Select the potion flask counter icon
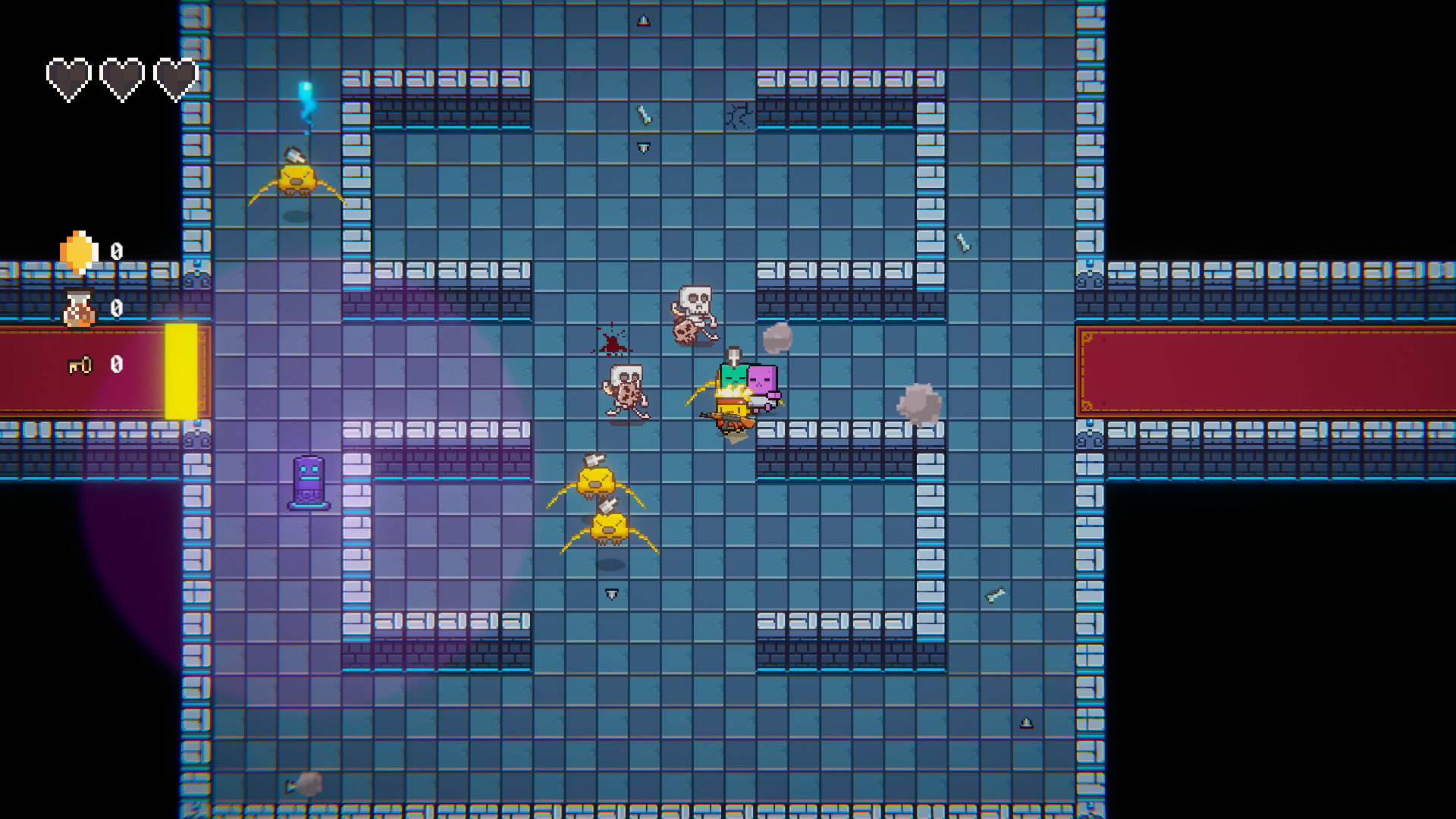Screen dimensions: 1456x819 click(x=78, y=309)
